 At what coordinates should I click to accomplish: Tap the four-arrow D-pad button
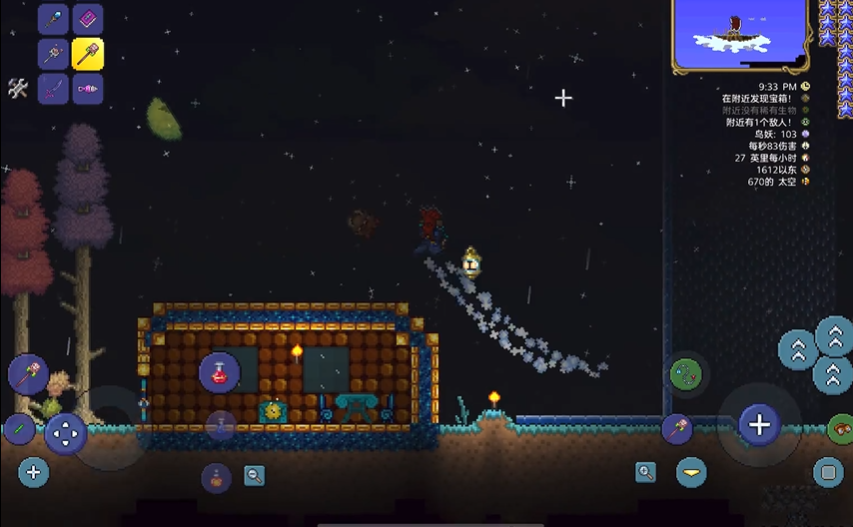pyautogui.click(x=66, y=434)
